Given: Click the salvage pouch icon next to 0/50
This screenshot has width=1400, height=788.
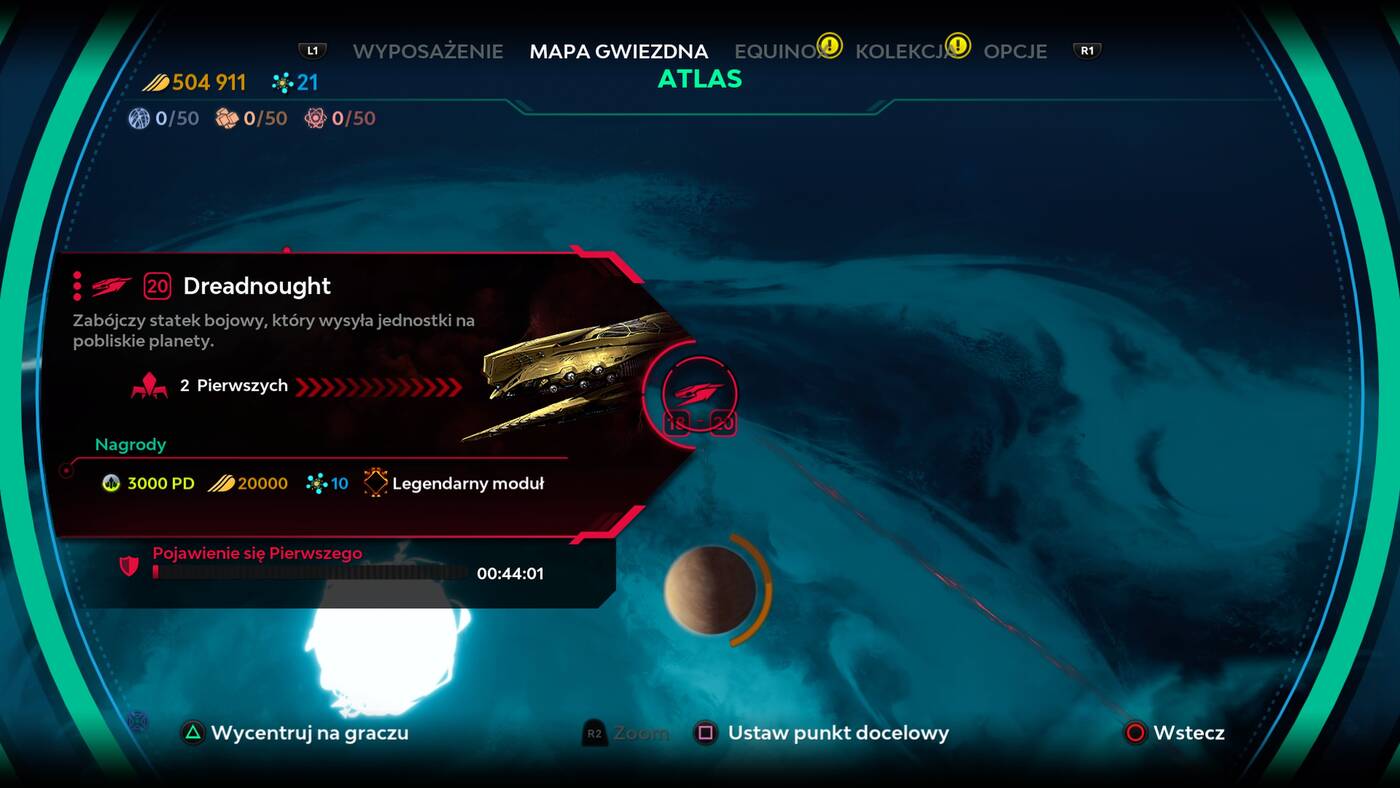Looking at the screenshot, I should click(x=225, y=118).
